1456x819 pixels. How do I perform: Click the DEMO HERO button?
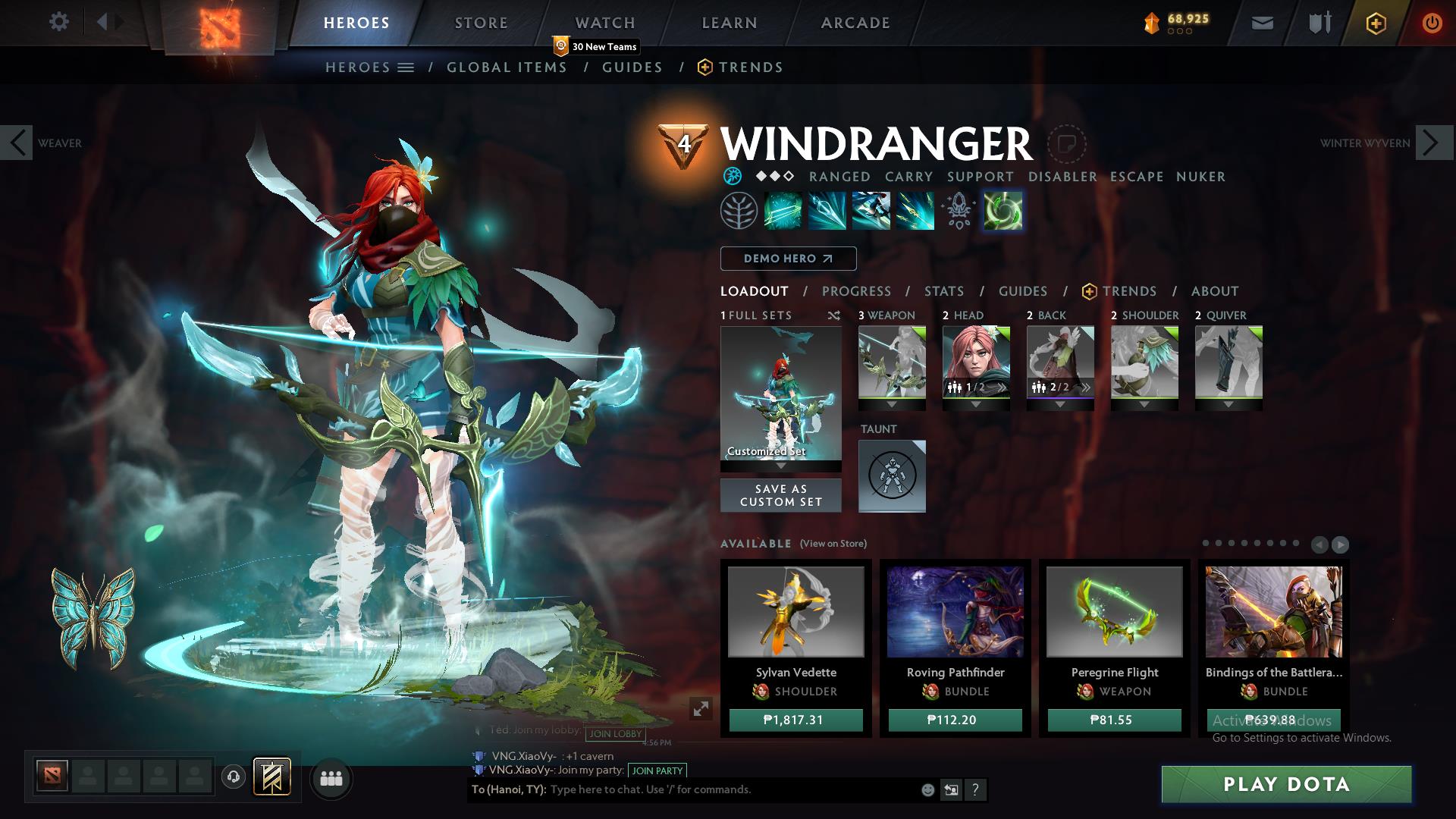[787, 259]
